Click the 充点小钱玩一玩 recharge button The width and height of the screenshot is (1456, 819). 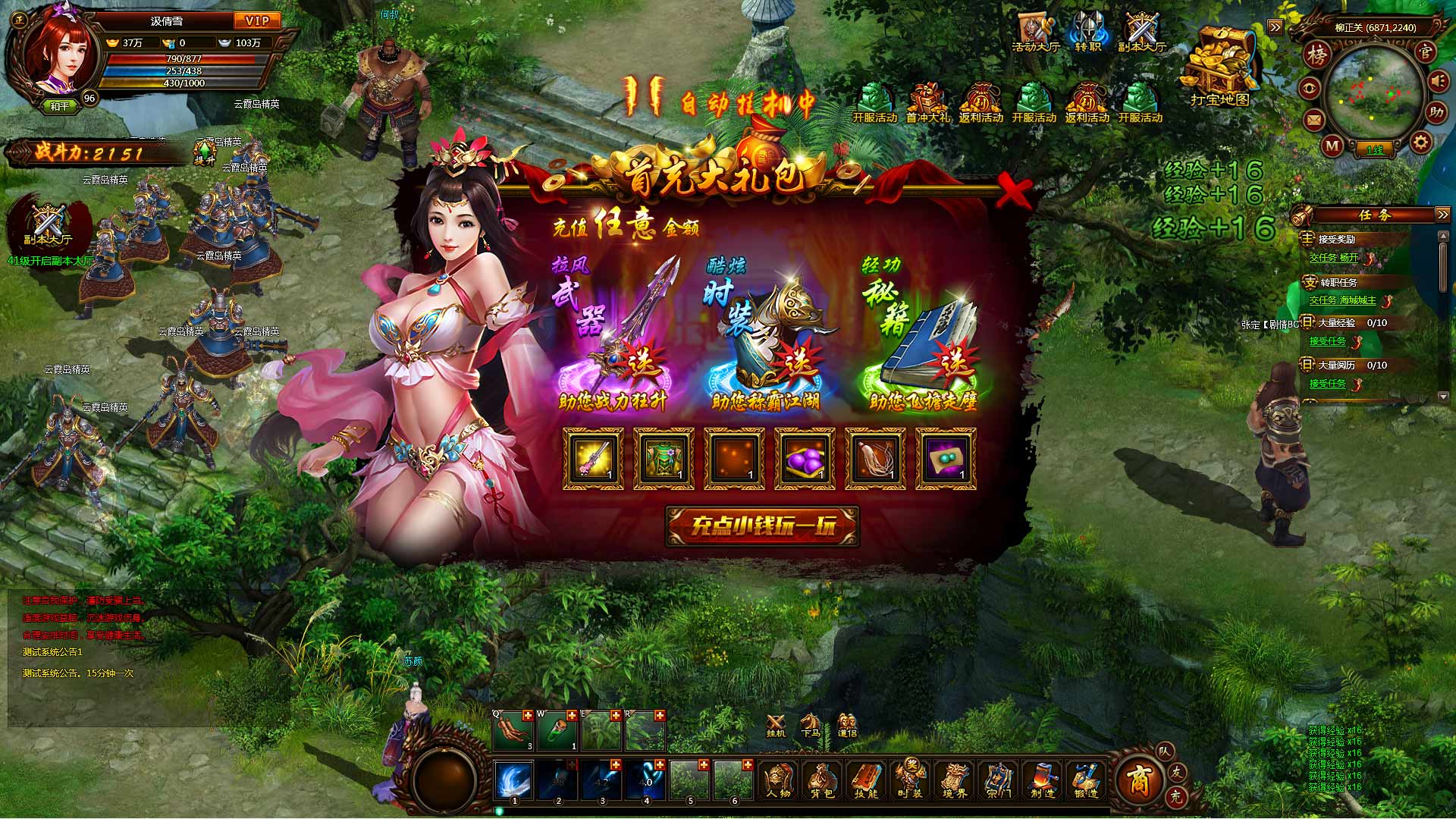tap(762, 526)
